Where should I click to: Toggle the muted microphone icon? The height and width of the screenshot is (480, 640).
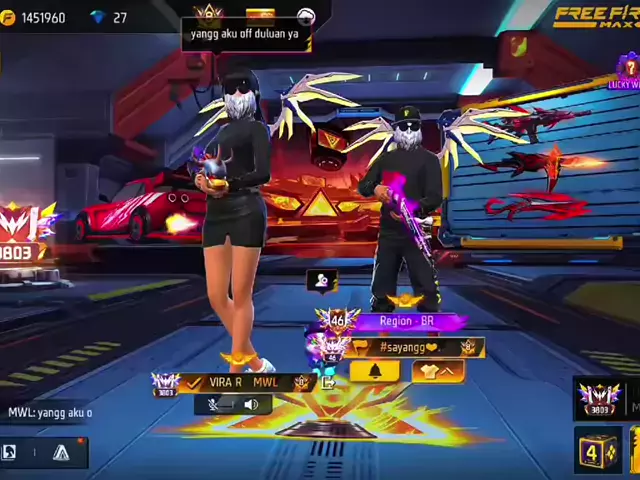[214, 405]
